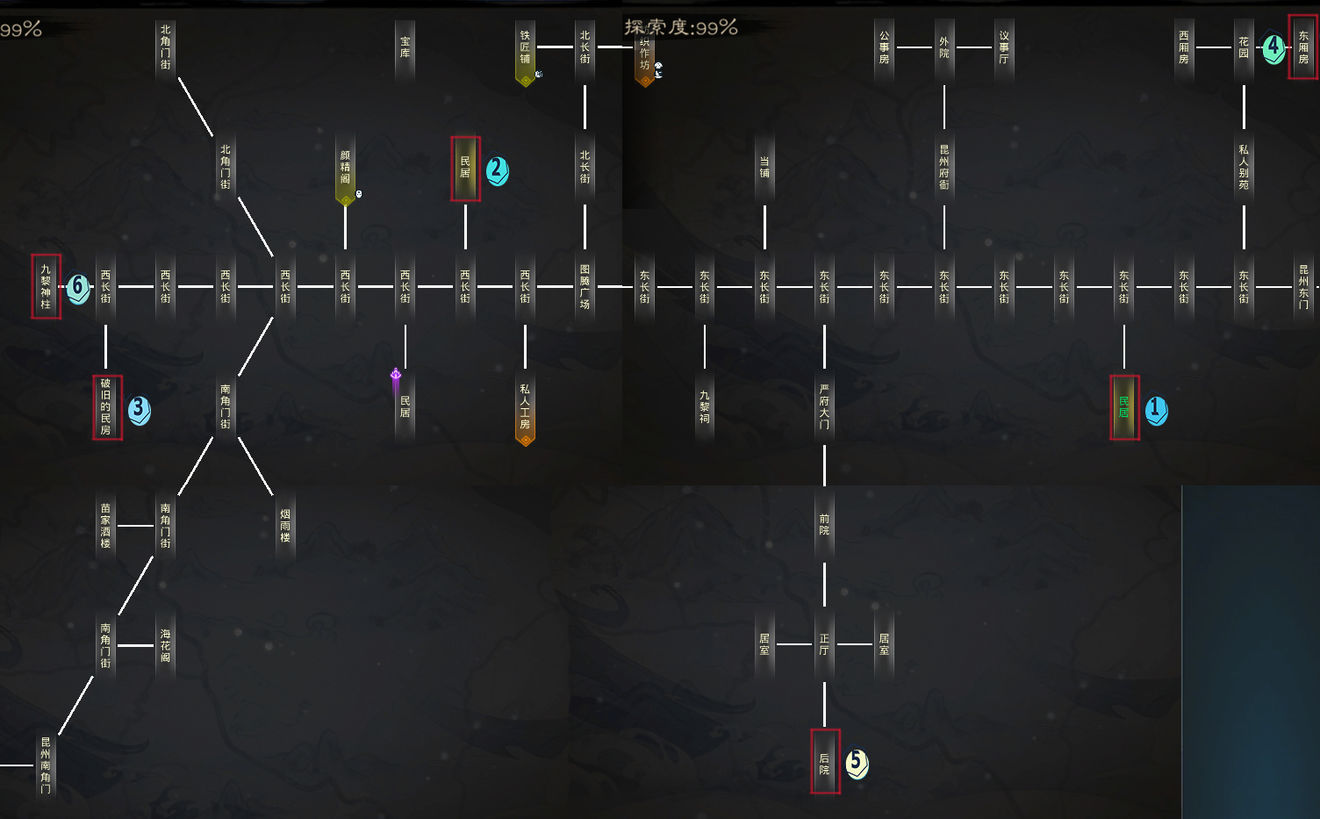Choose the 东厢房 east wing node

point(1303,47)
